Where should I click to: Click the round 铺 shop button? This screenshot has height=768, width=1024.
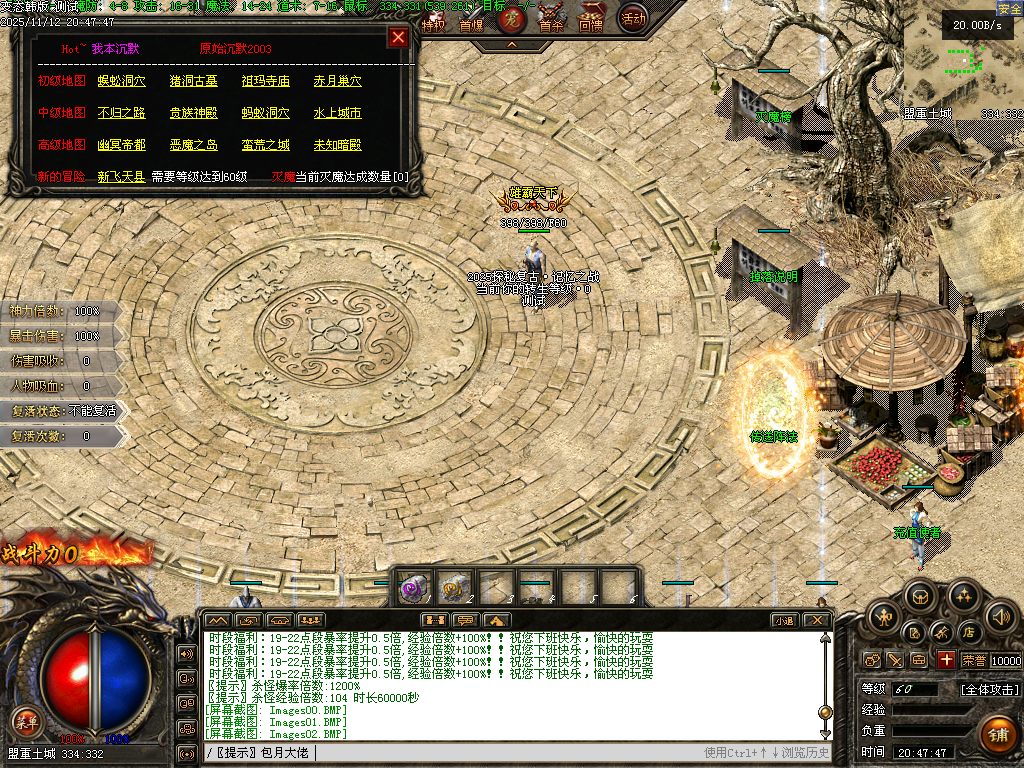click(997, 735)
